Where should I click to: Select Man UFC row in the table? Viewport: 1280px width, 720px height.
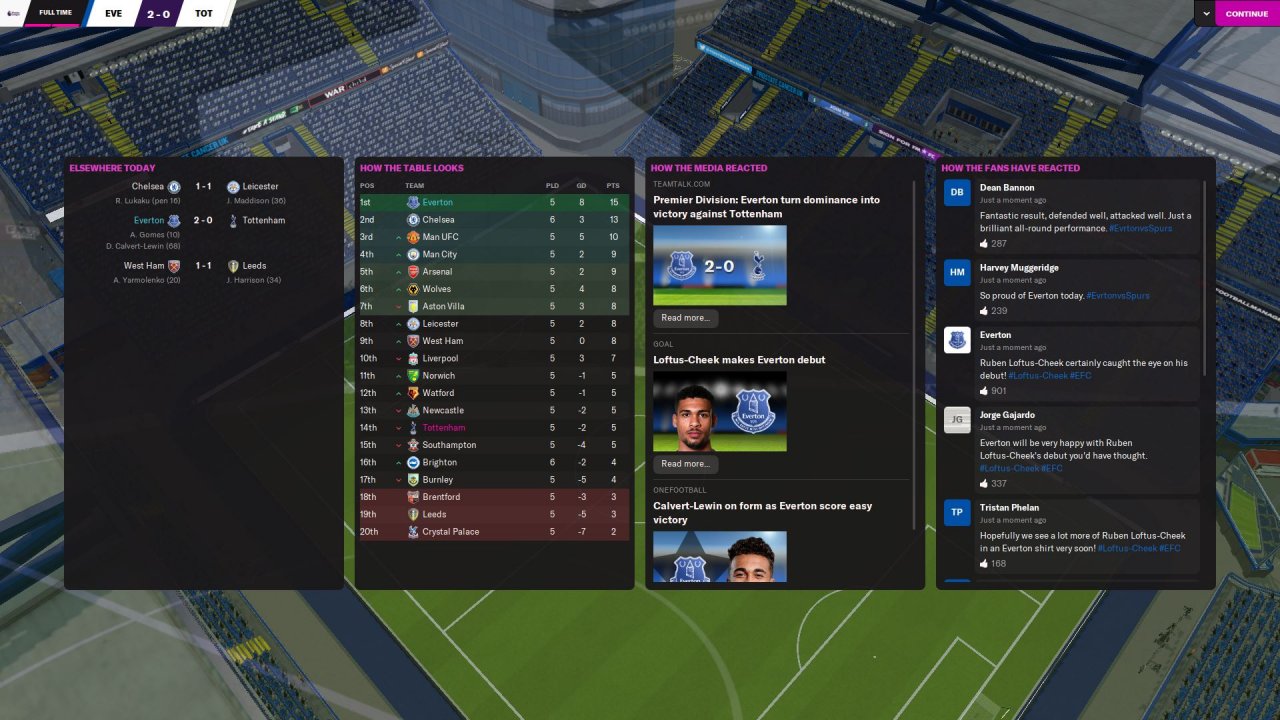point(440,237)
